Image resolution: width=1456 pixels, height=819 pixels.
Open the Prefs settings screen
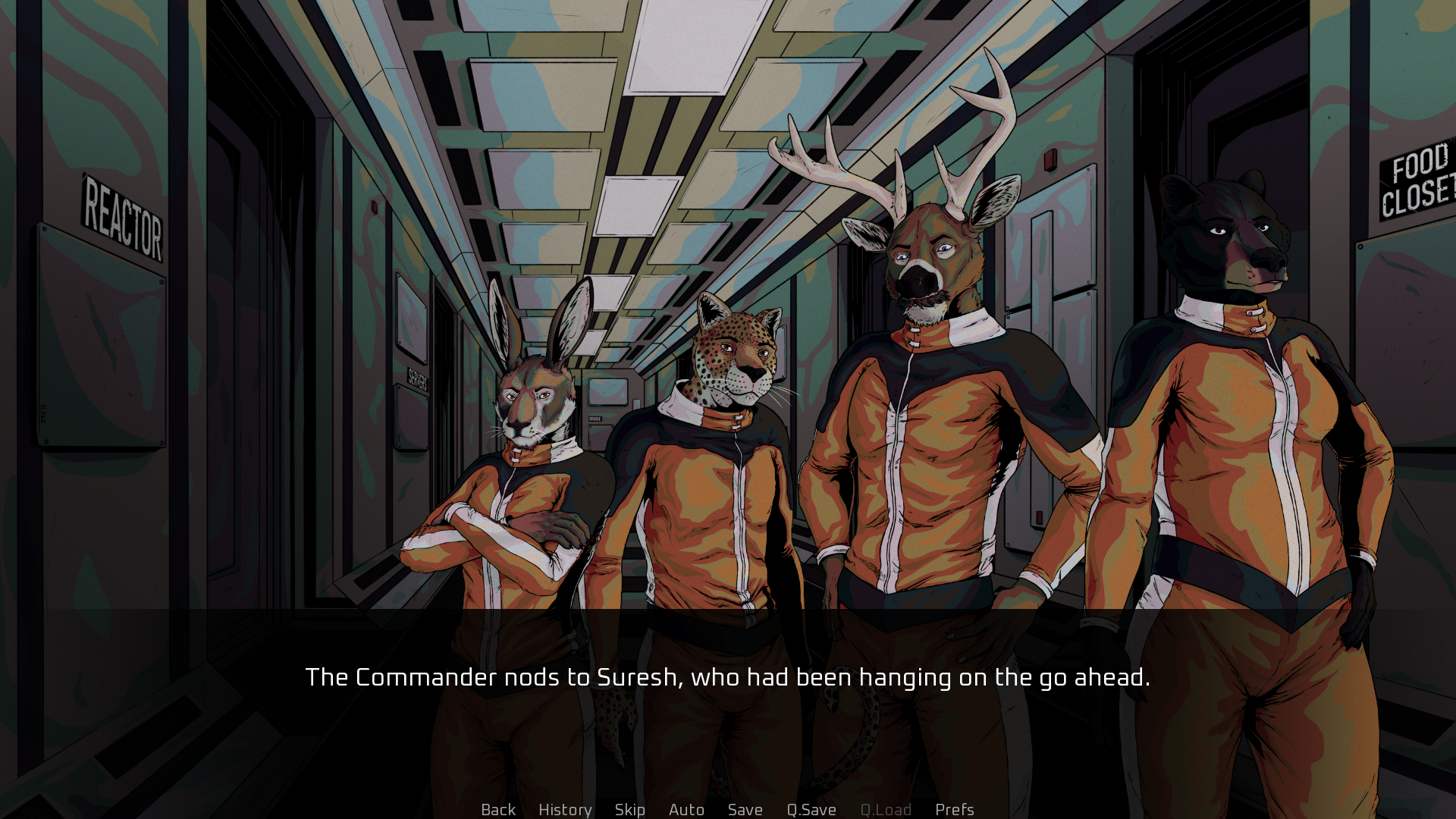pyautogui.click(x=954, y=809)
